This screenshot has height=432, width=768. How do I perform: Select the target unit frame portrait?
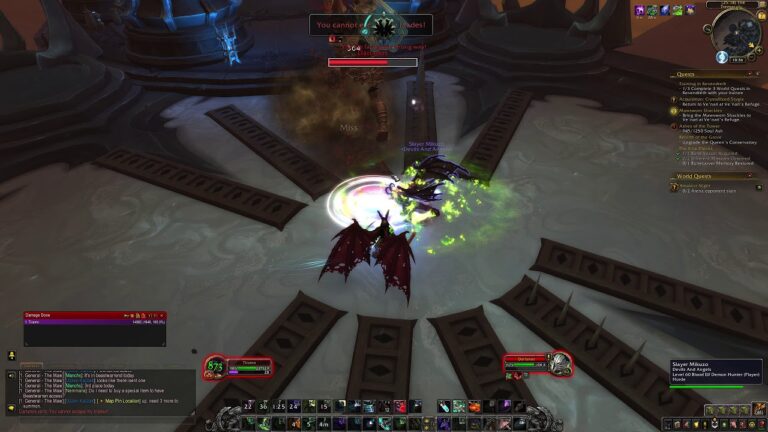pyautogui.click(x=558, y=362)
